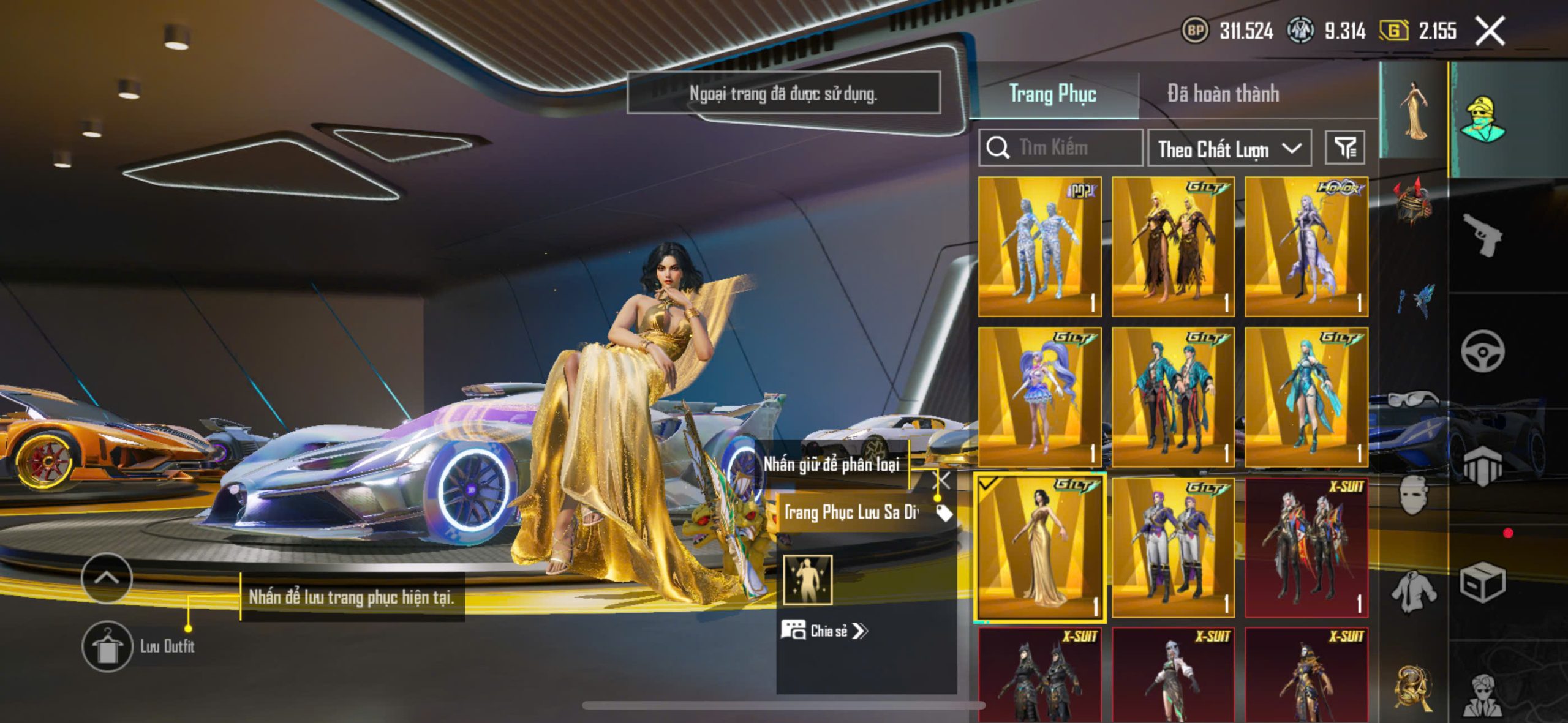
Task: Share the outfit via Chia sẻ
Action: pos(826,631)
